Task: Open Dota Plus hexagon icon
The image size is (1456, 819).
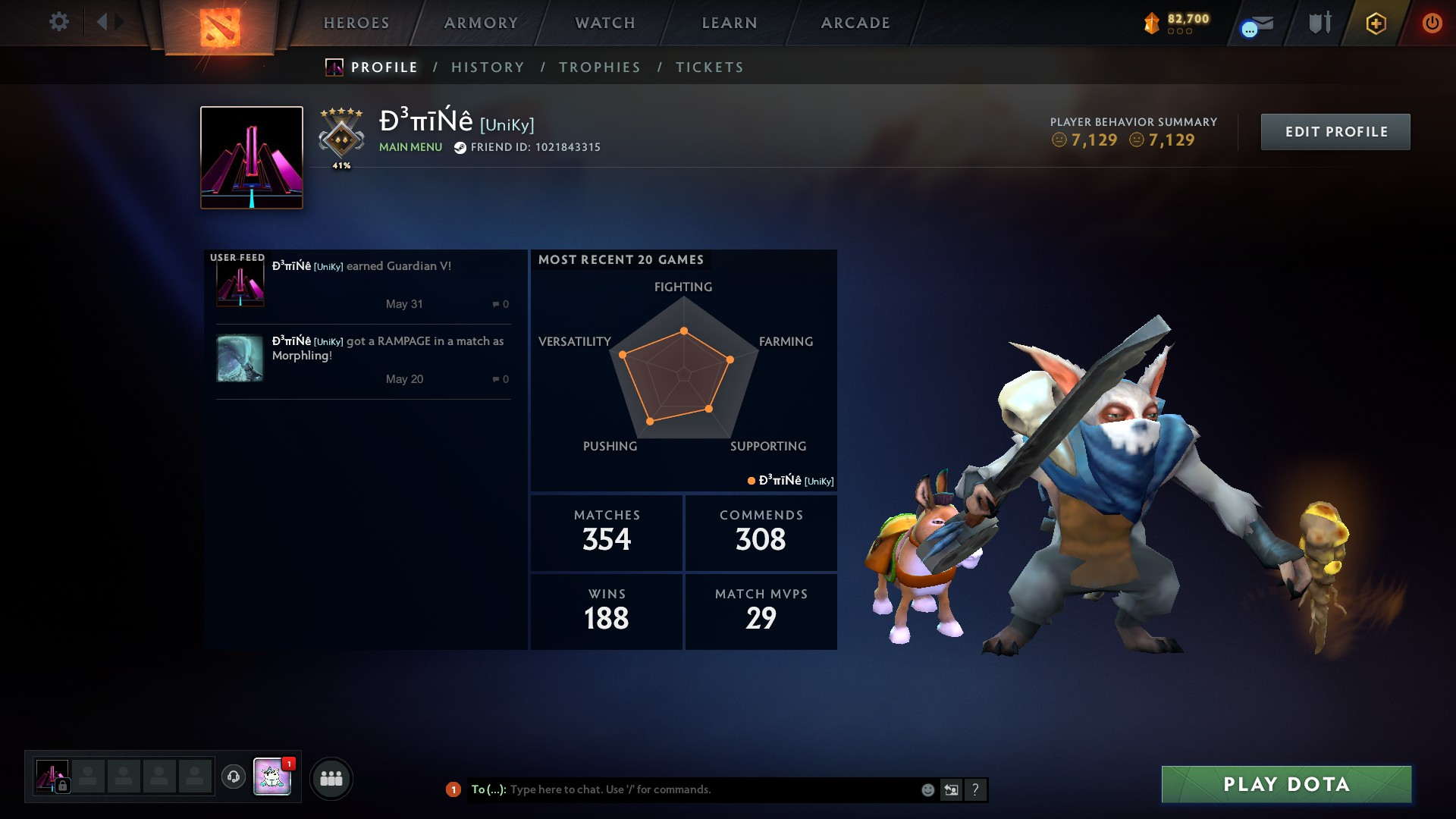Action: tap(1376, 23)
